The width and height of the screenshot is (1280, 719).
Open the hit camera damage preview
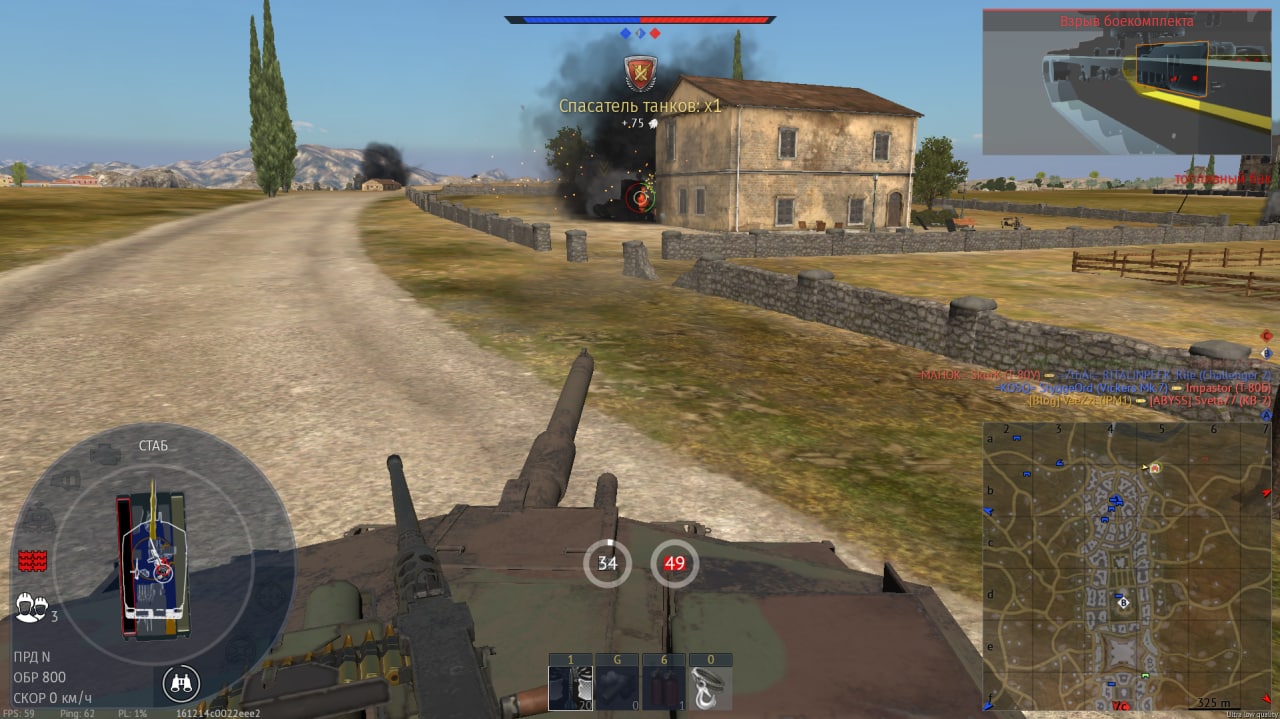pyautogui.click(x=1126, y=82)
